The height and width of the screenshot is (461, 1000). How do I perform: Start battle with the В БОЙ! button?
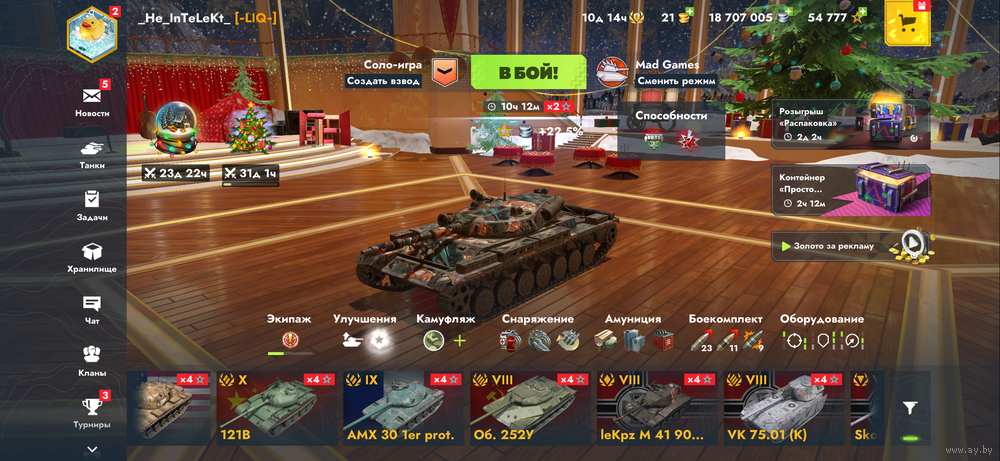528,72
